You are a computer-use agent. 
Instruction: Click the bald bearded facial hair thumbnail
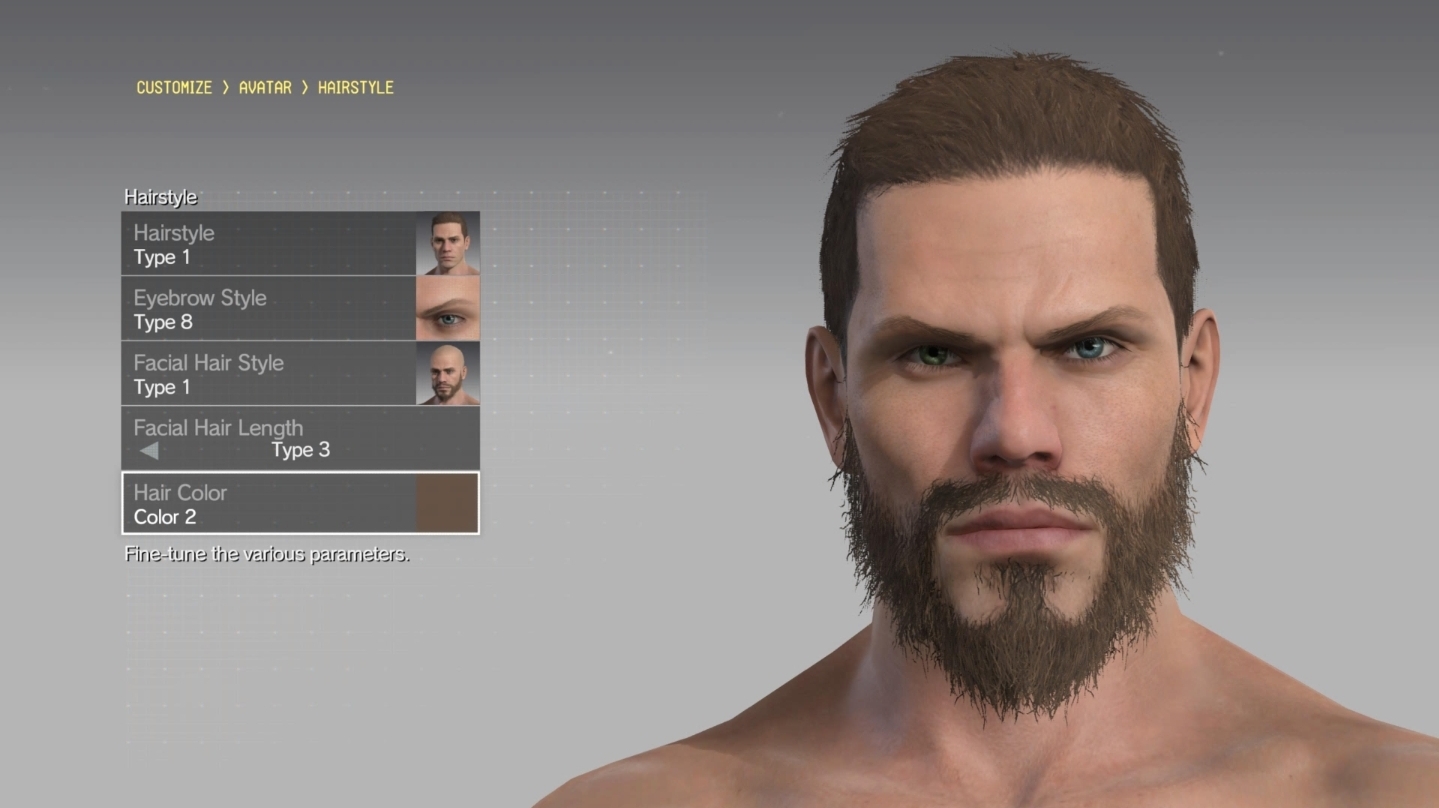pos(448,374)
